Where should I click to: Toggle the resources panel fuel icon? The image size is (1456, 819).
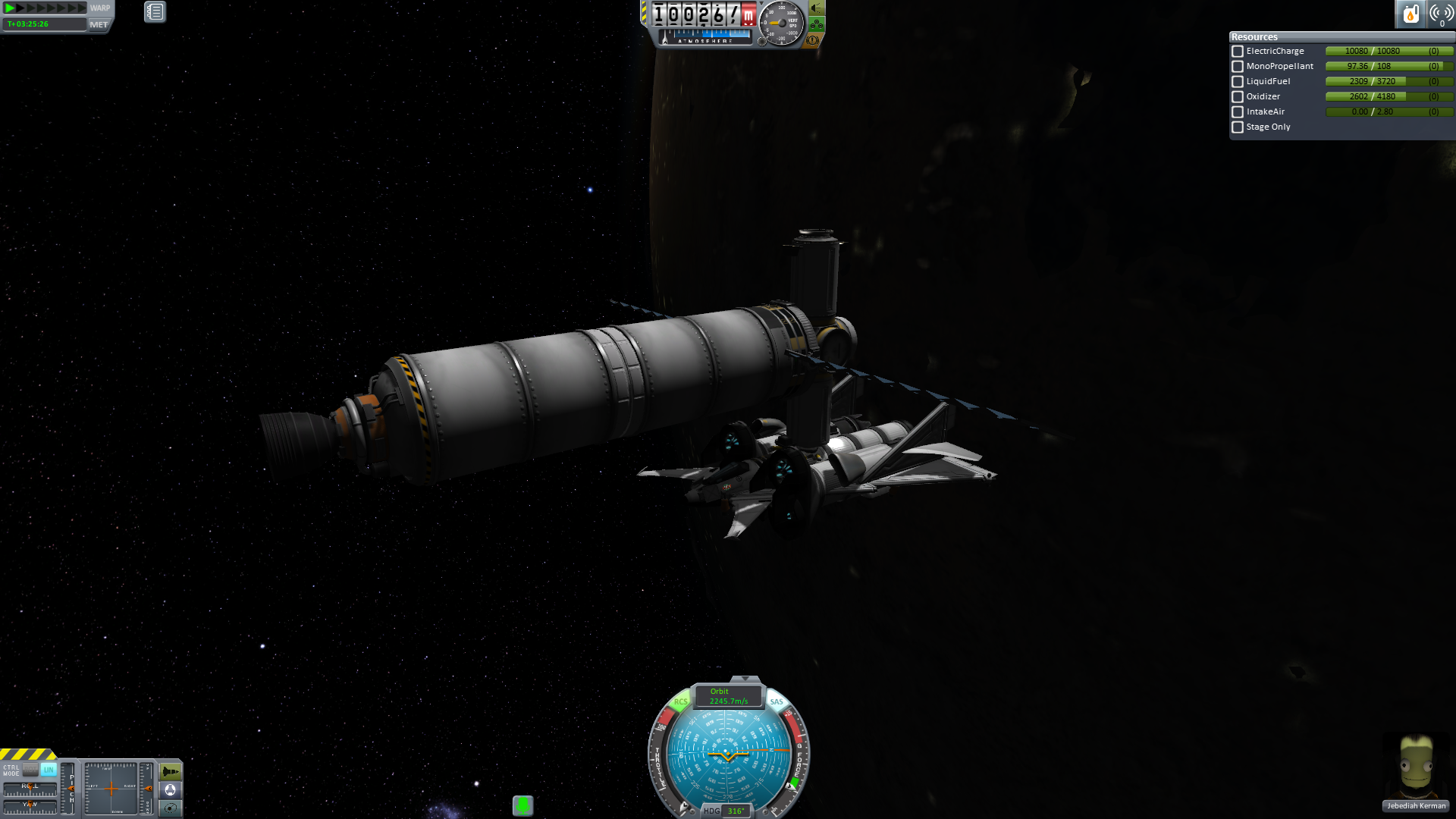[x=1410, y=14]
